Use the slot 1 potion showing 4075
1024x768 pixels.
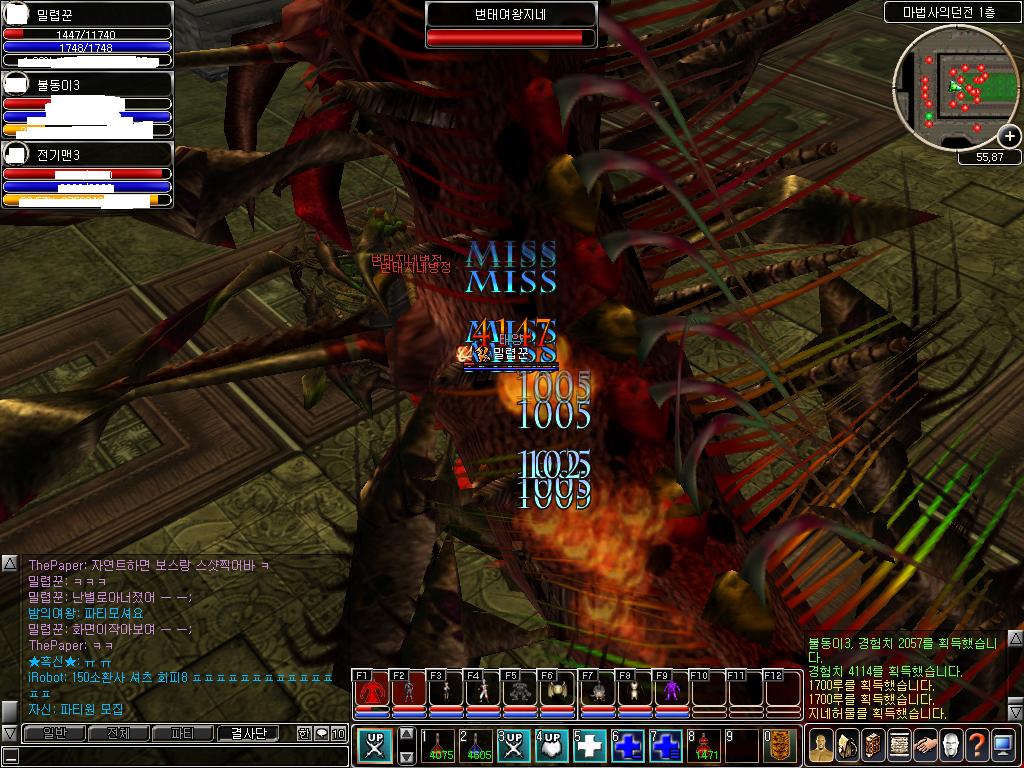click(441, 747)
